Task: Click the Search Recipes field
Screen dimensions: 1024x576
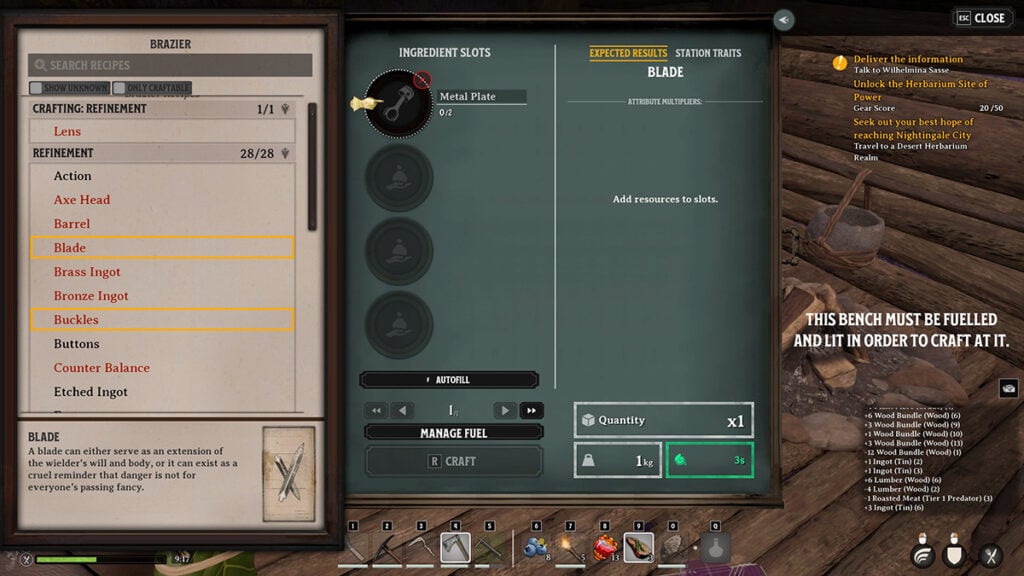Action: click(170, 65)
